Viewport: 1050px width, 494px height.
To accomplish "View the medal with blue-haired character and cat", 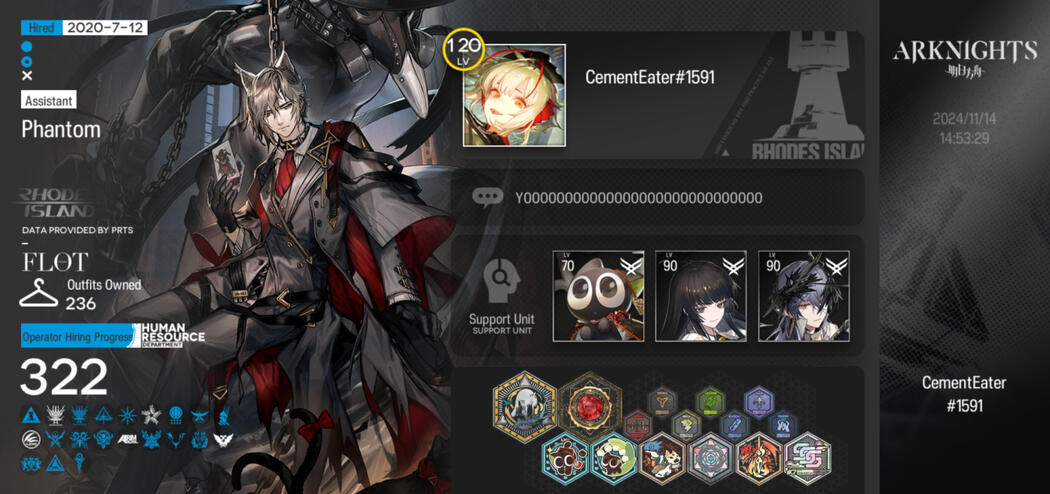I will pos(662,457).
